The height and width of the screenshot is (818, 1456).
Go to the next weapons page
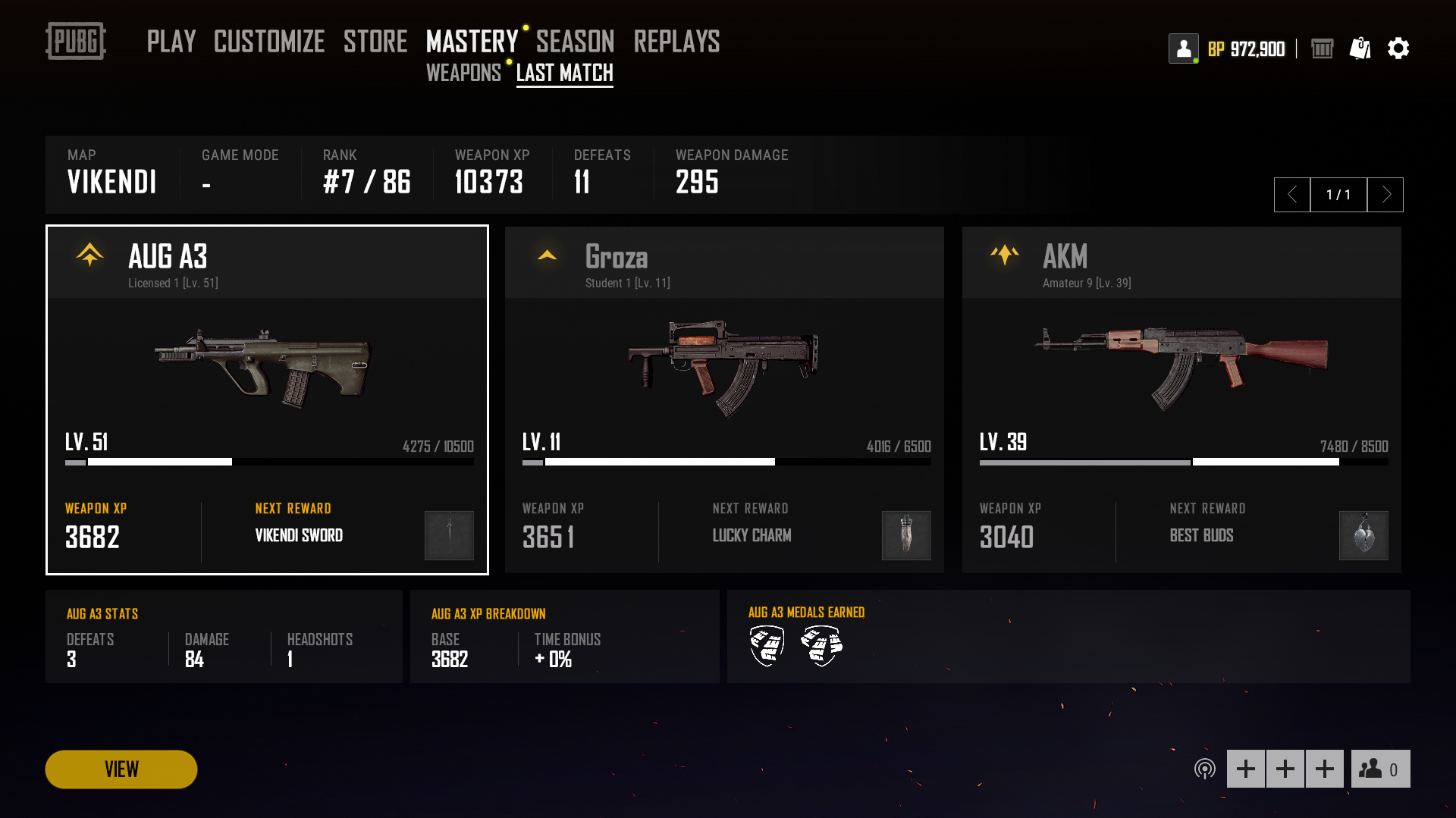(x=1385, y=195)
